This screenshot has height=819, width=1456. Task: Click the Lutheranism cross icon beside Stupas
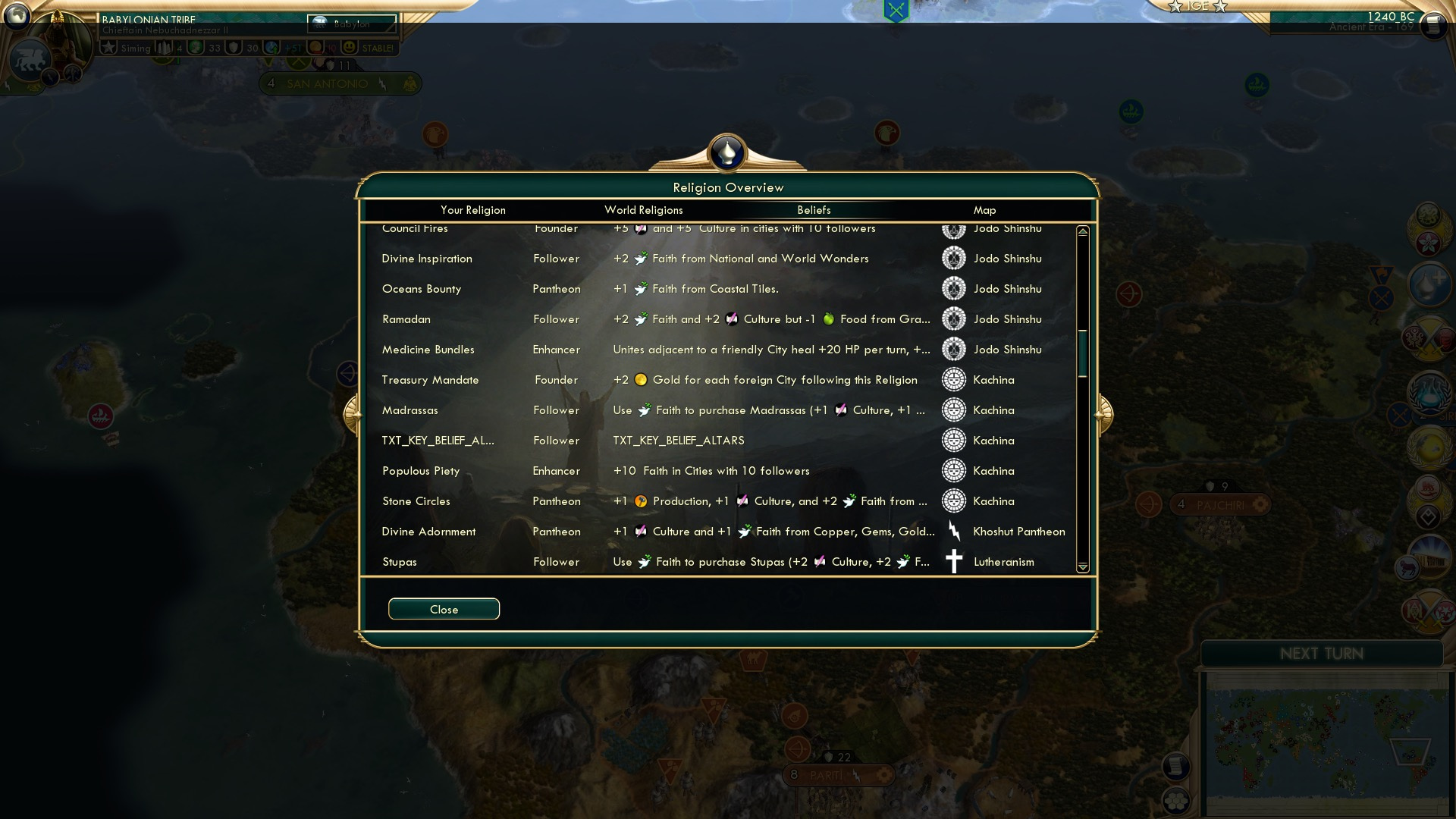(x=954, y=561)
